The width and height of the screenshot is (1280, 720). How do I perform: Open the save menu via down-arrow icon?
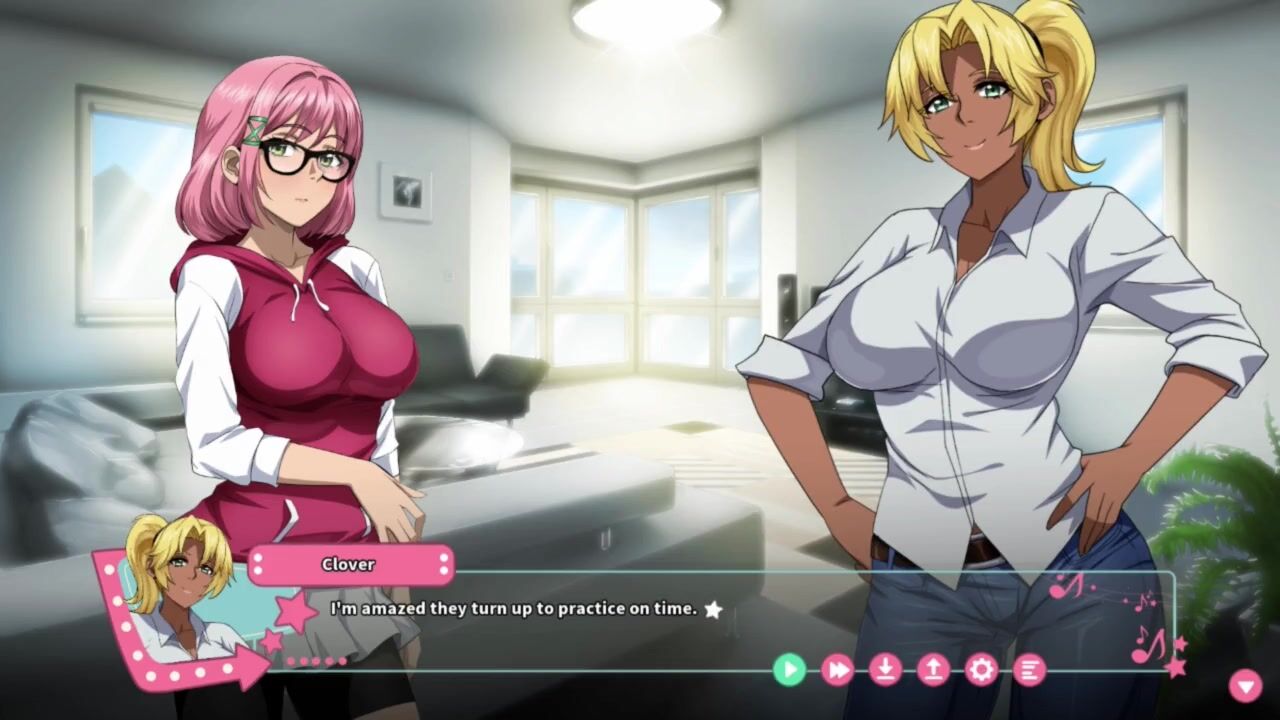[885, 669]
